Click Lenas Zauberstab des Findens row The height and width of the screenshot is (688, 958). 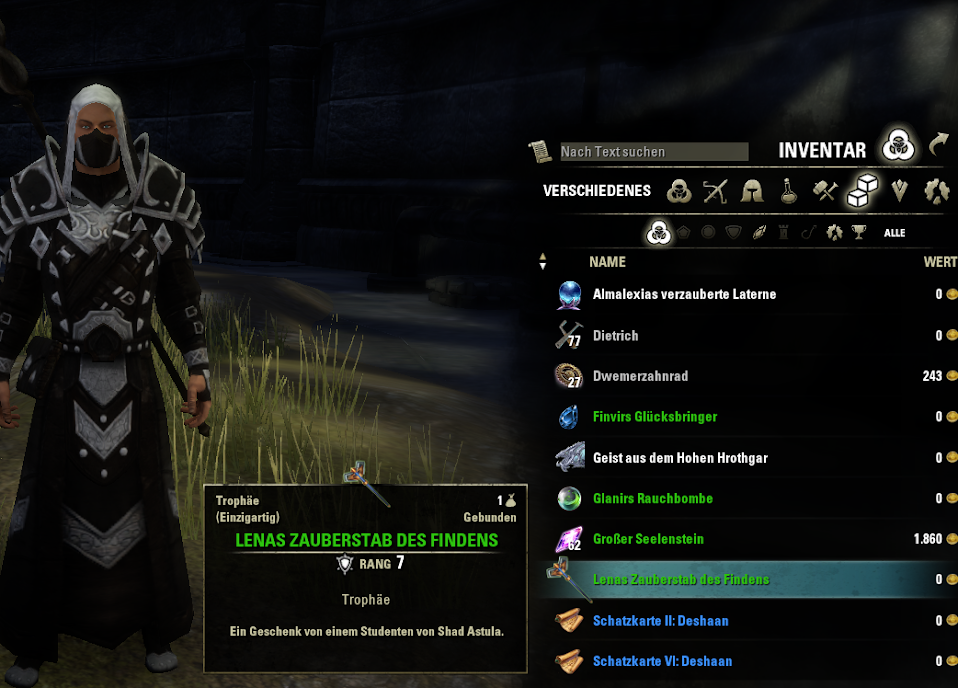(681, 580)
